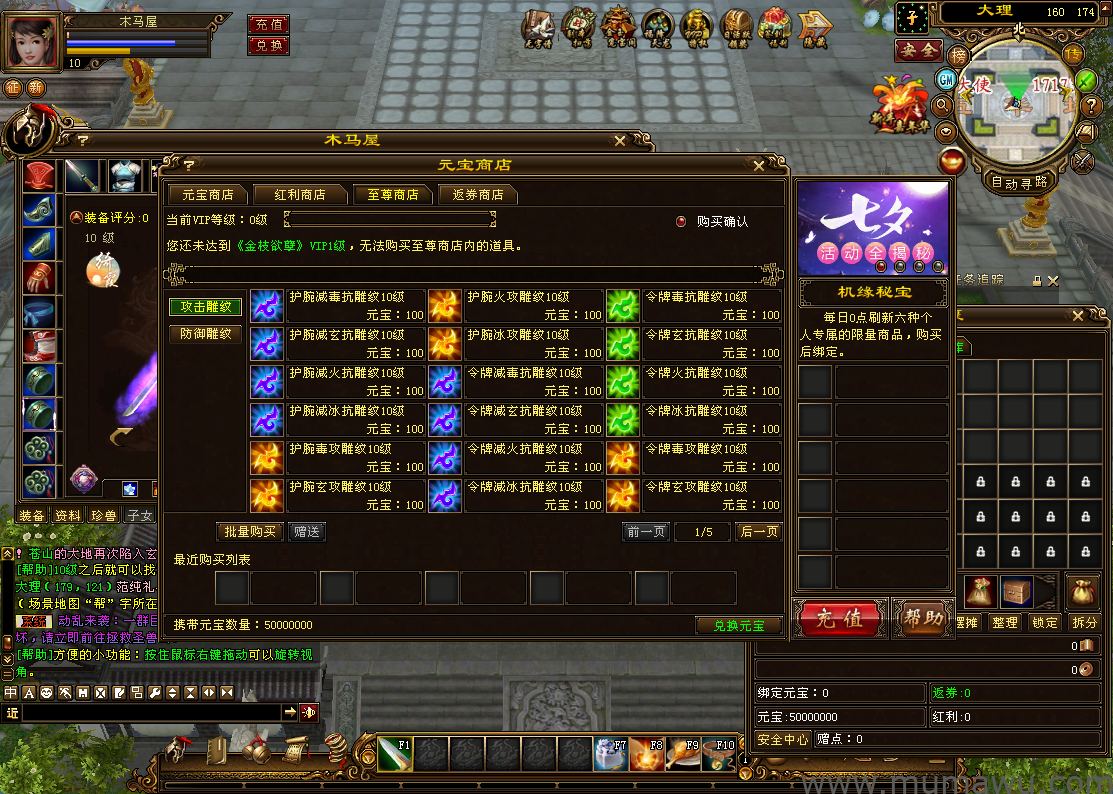Select the 攻击雕纹 category
Viewport: 1113px width, 794px height.
[206, 307]
